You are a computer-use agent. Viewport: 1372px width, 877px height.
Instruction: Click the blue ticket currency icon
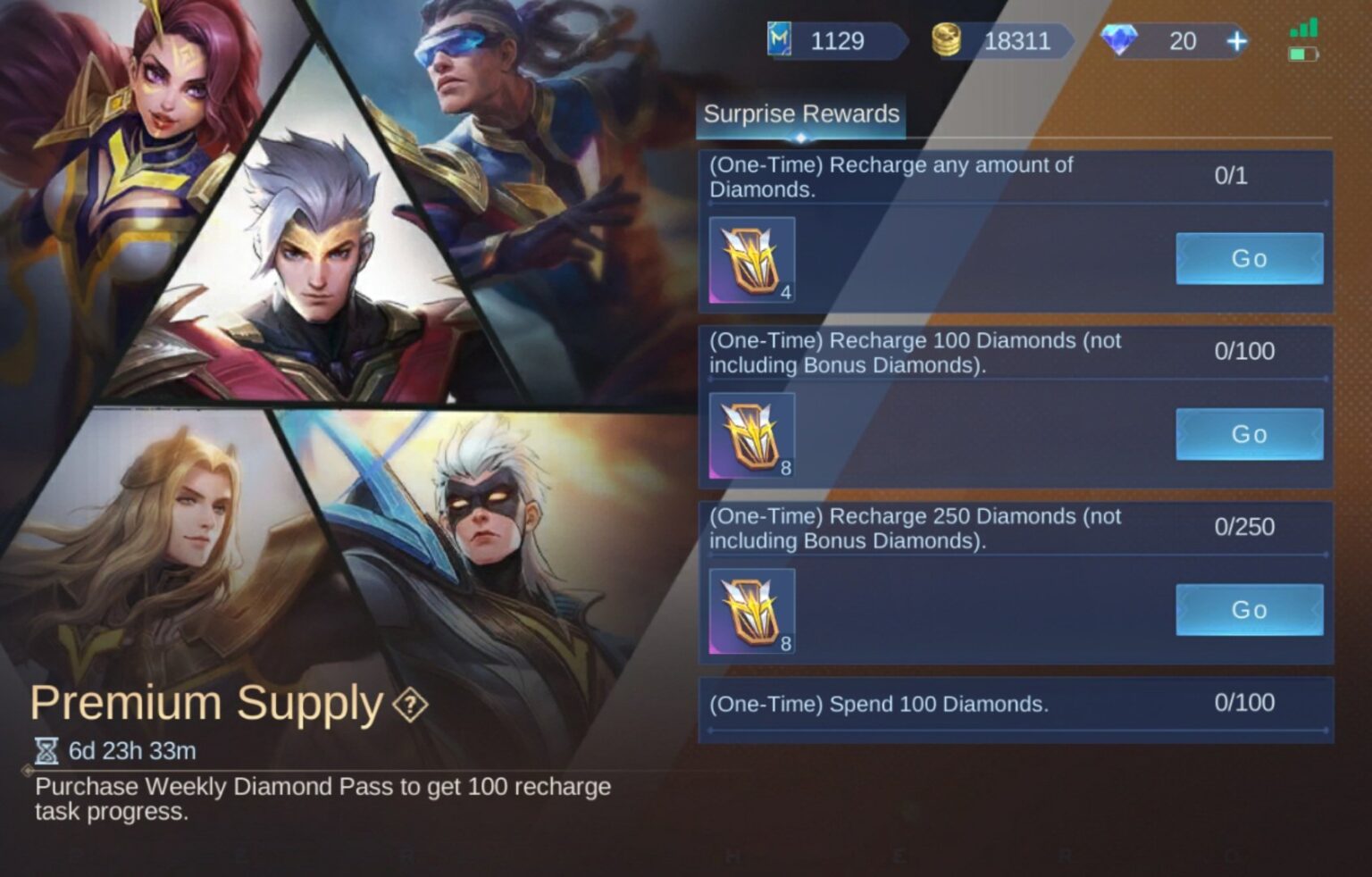click(781, 39)
